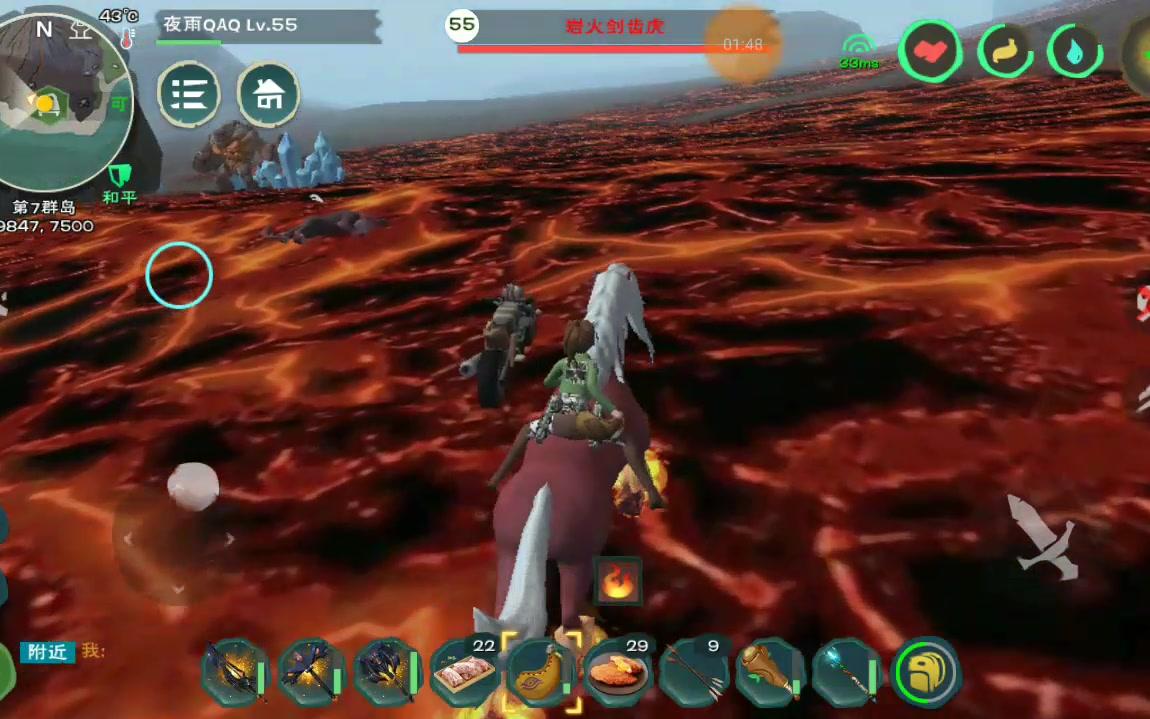Select the raw meat tray slot
1150x719 pixels.
pos(465,672)
